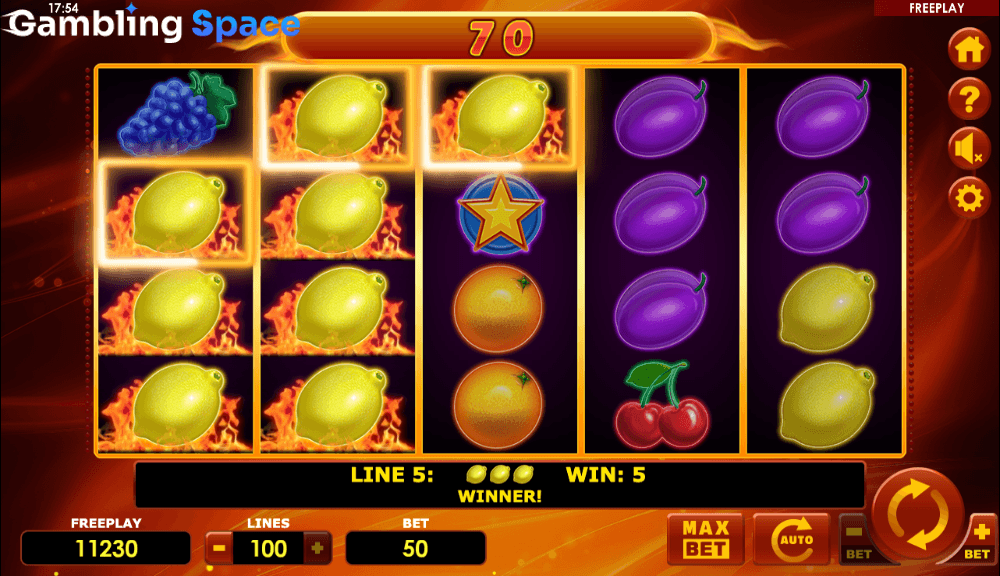Add more lines with the plus button
The height and width of the screenshot is (576, 1000).
click(x=317, y=548)
